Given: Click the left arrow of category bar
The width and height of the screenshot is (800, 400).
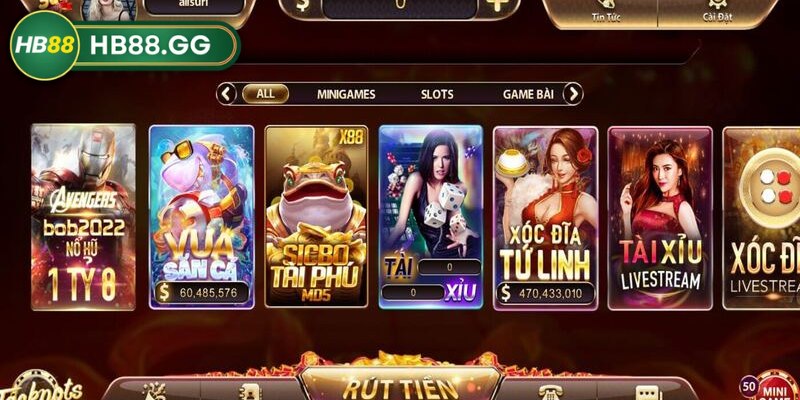Looking at the screenshot, I should pyautogui.click(x=227, y=94).
